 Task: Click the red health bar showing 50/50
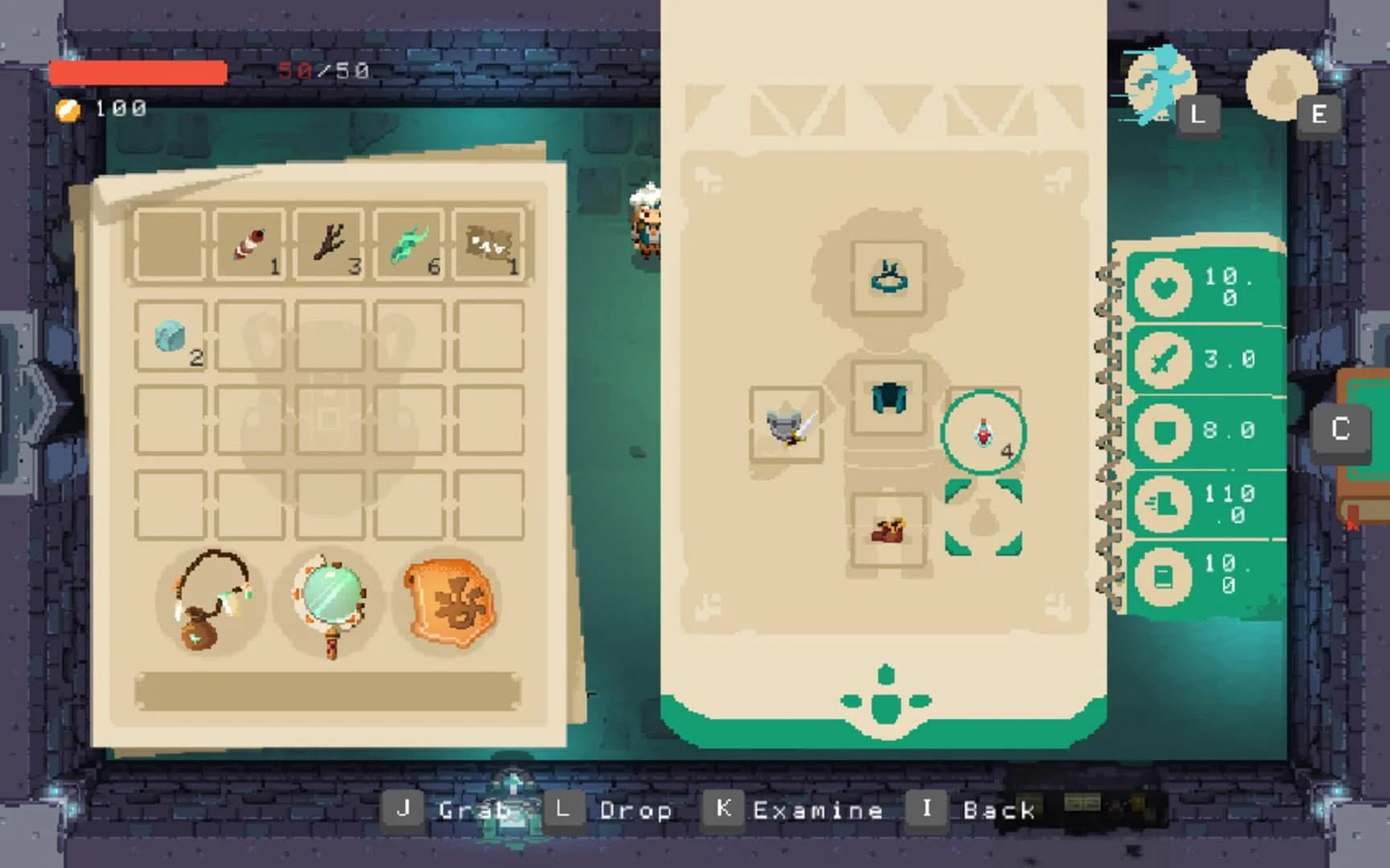[x=137, y=73]
